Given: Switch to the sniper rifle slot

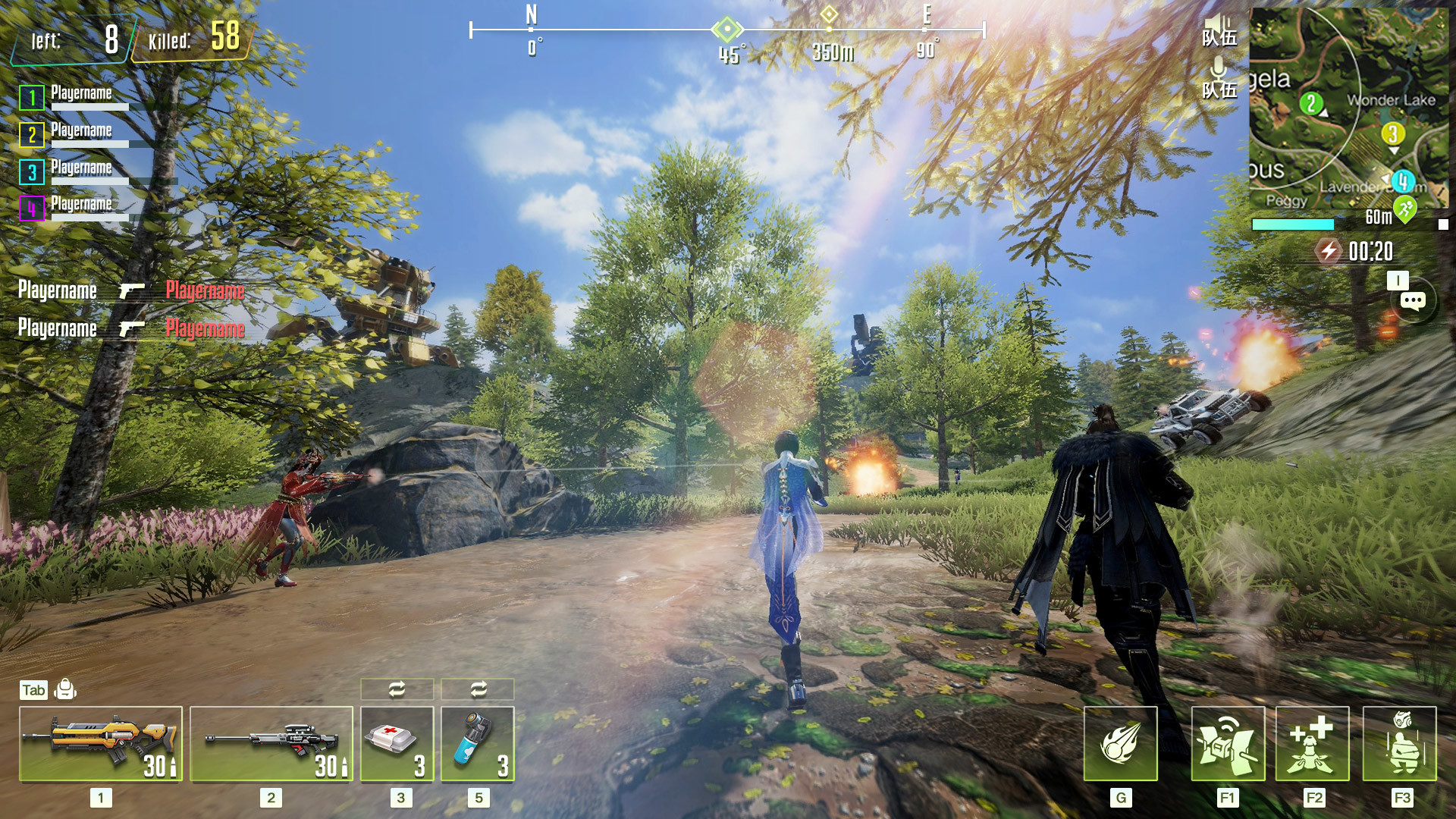Looking at the screenshot, I should click(271, 743).
